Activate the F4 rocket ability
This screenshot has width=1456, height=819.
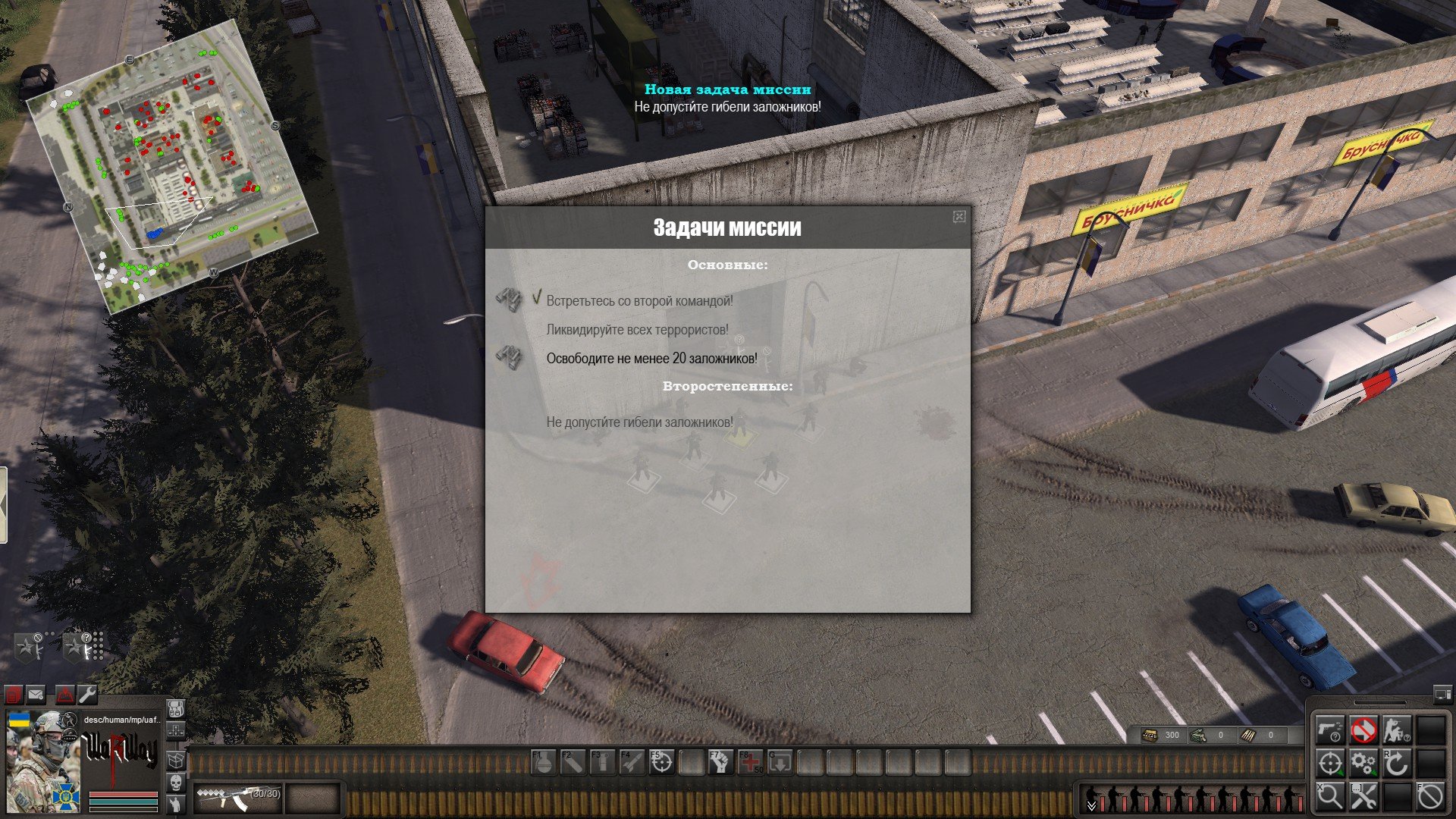(632, 762)
